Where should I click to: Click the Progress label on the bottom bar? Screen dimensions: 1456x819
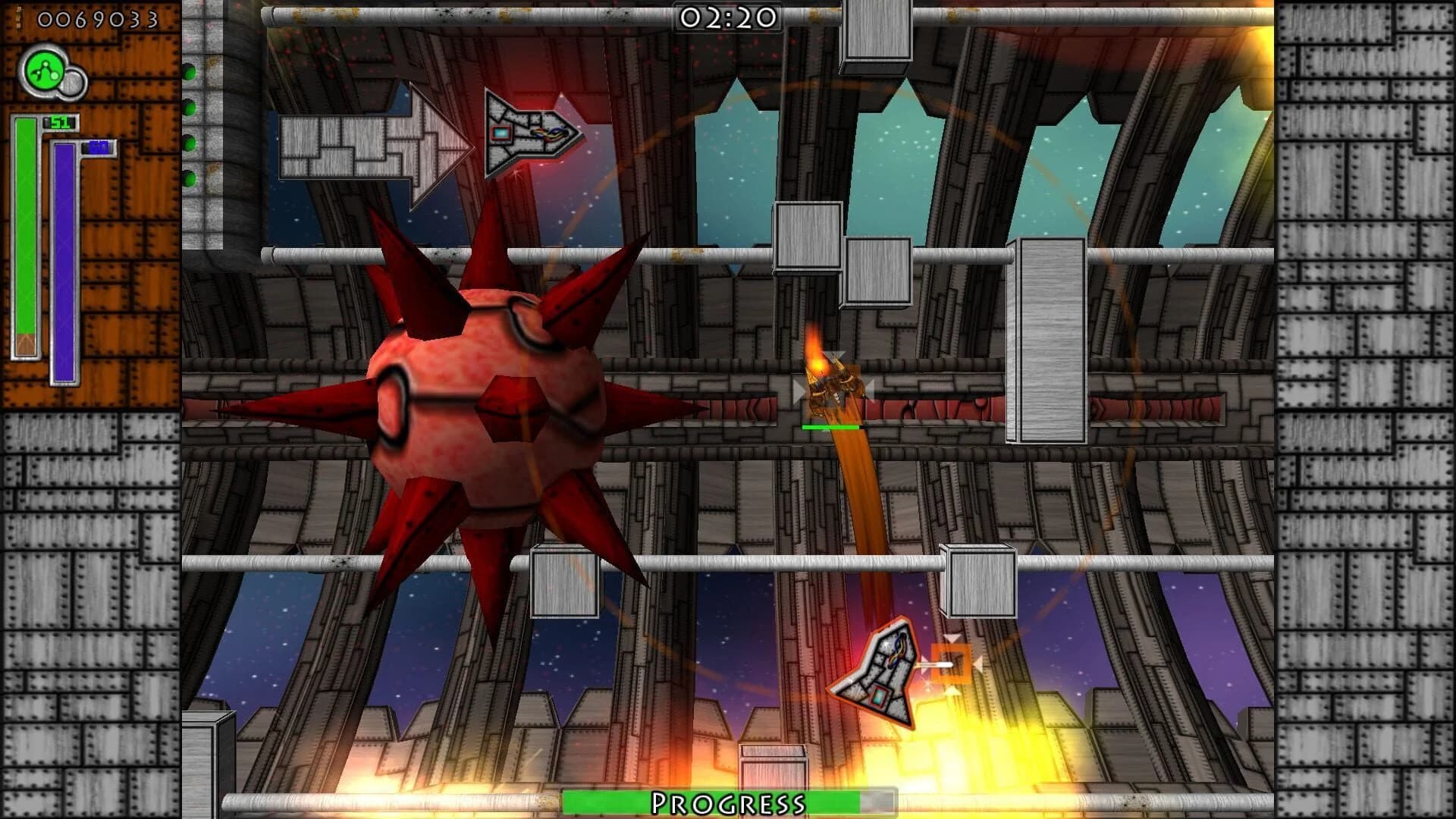tap(730, 799)
